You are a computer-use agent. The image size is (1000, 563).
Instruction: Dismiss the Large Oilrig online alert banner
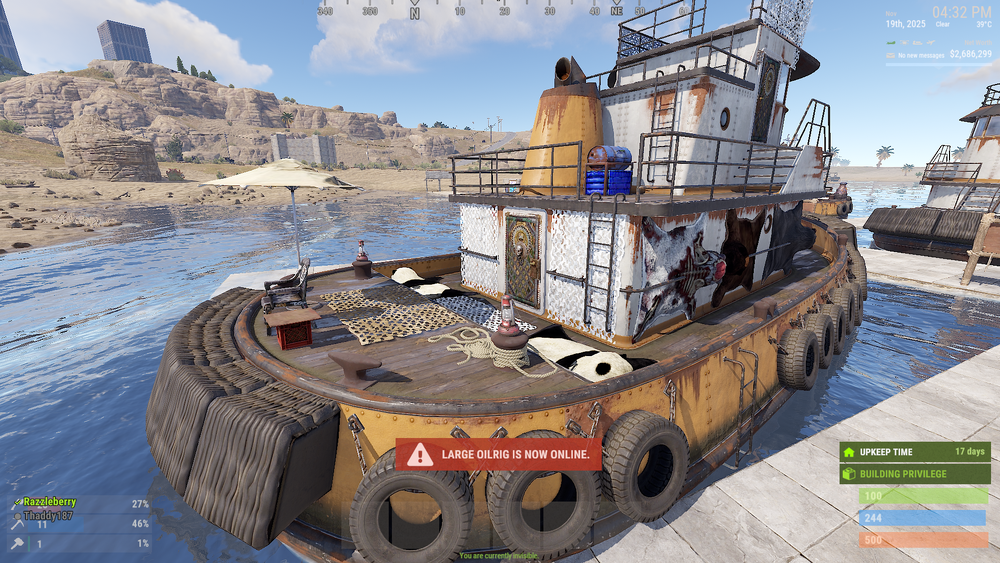[x=499, y=454]
